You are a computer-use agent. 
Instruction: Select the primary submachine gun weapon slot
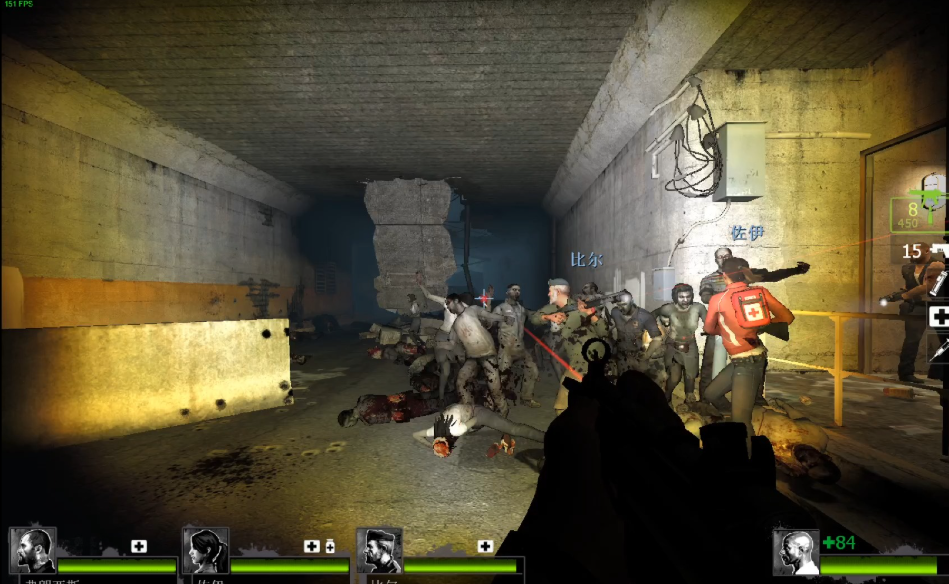(920, 210)
